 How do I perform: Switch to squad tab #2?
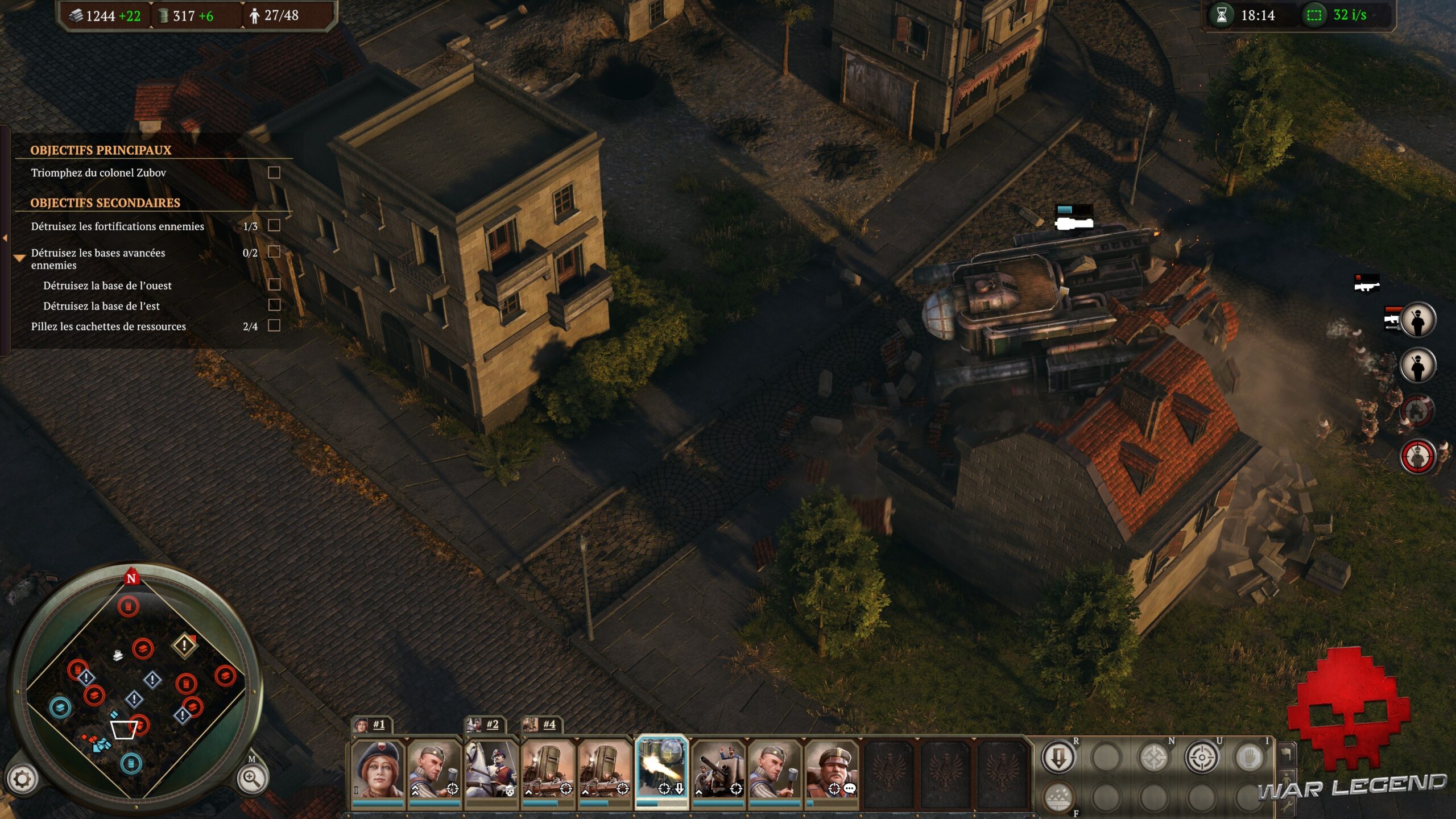(492, 726)
